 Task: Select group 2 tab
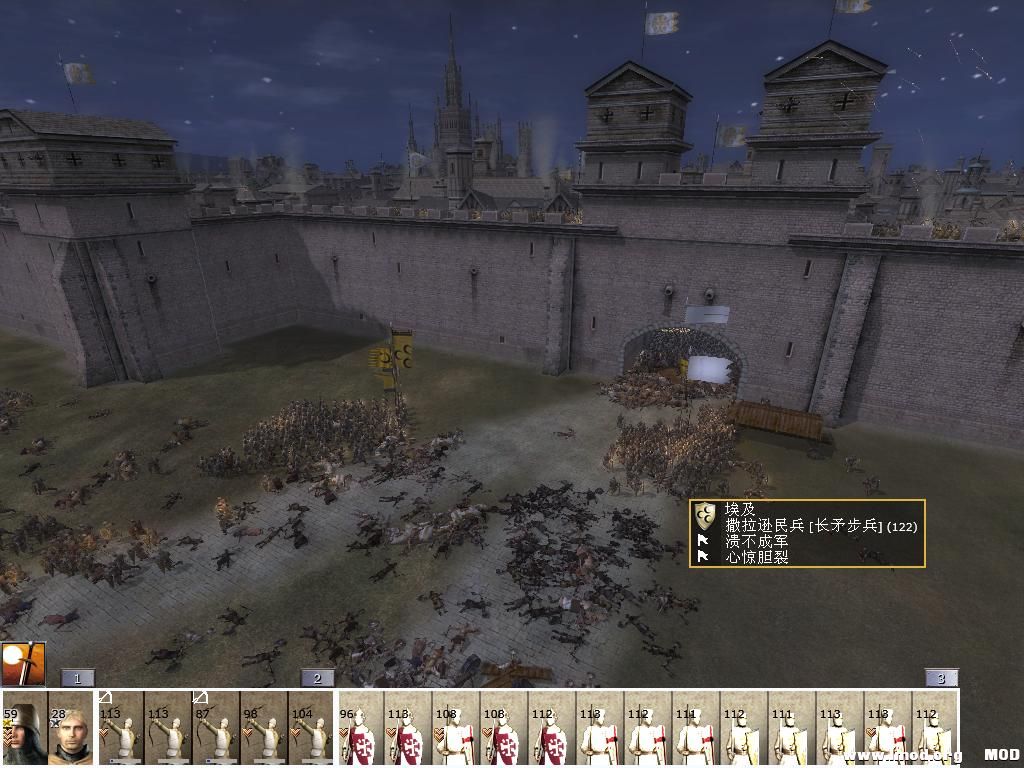pyautogui.click(x=317, y=678)
